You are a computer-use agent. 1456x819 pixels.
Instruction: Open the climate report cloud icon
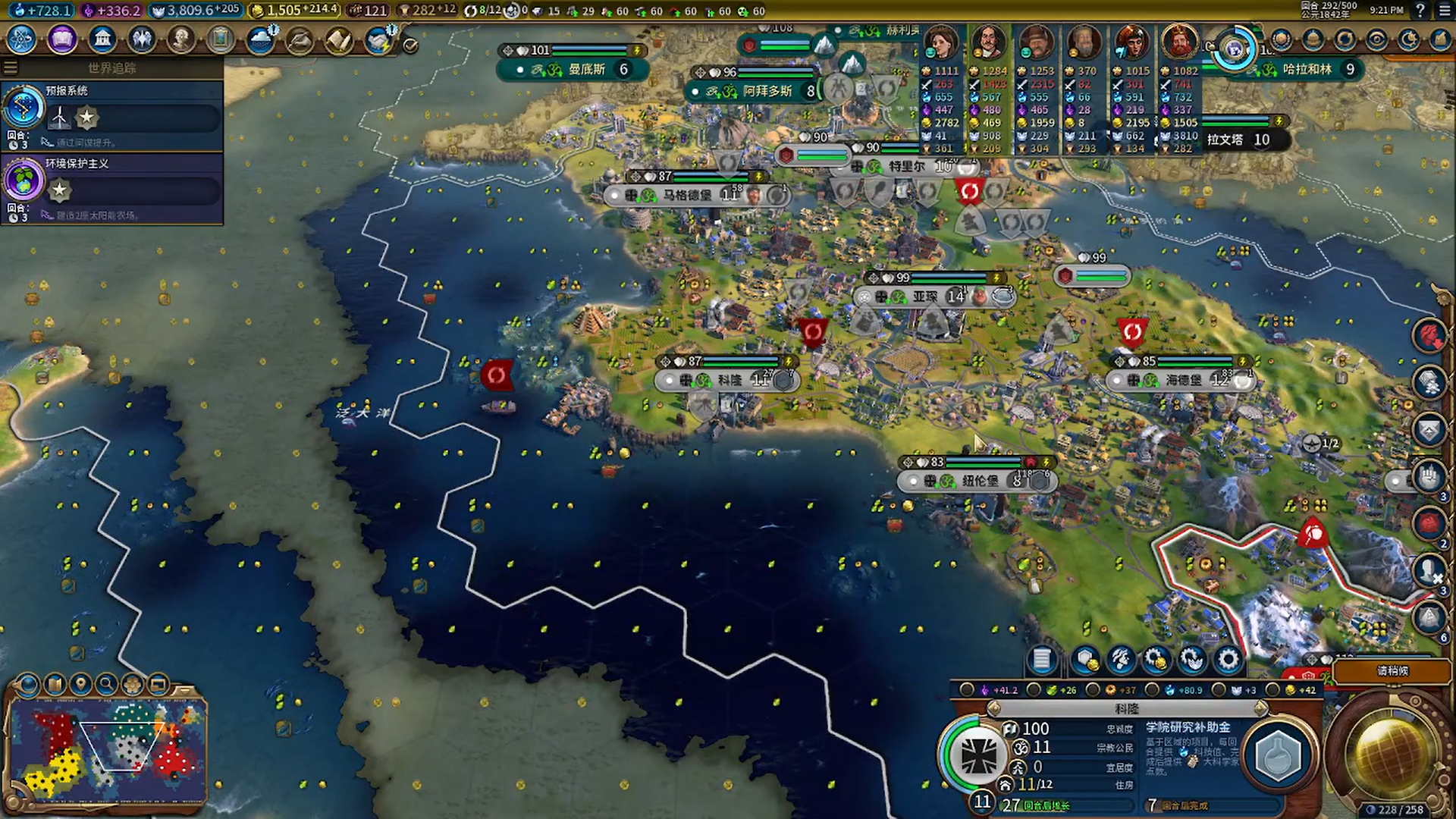[261, 39]
